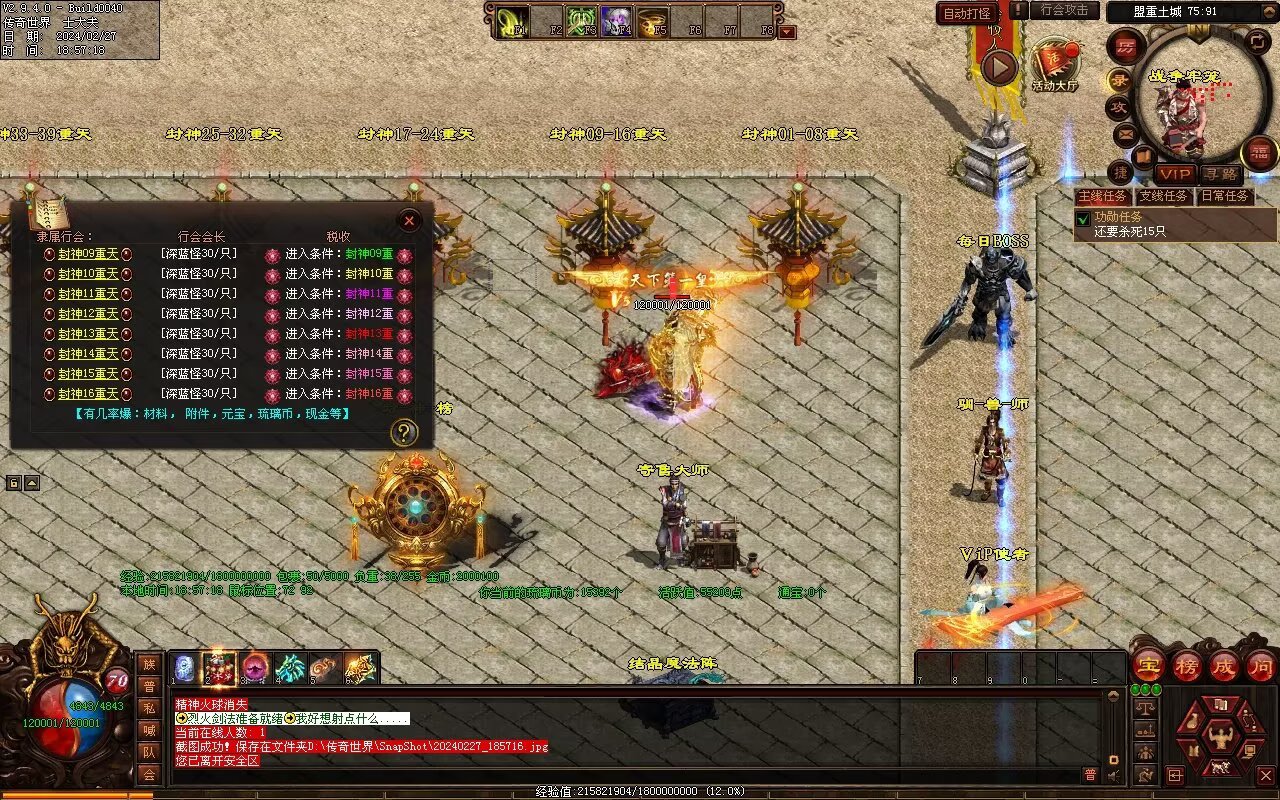Viewport: 1280px width, 800px height.
Task: Open the 榜 rankings round button
Action: coord(1187,665)
